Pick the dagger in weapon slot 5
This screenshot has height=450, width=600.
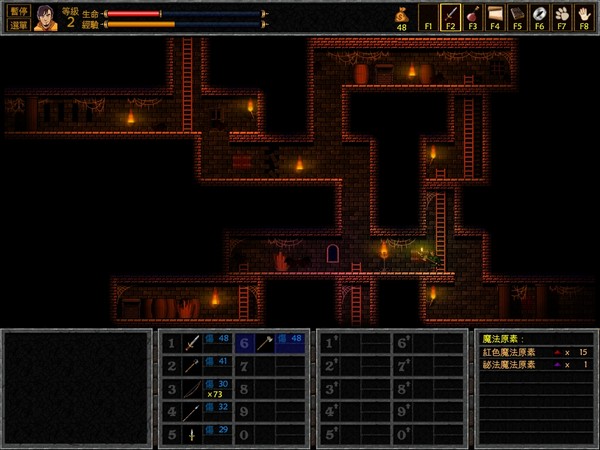point(192,434)
